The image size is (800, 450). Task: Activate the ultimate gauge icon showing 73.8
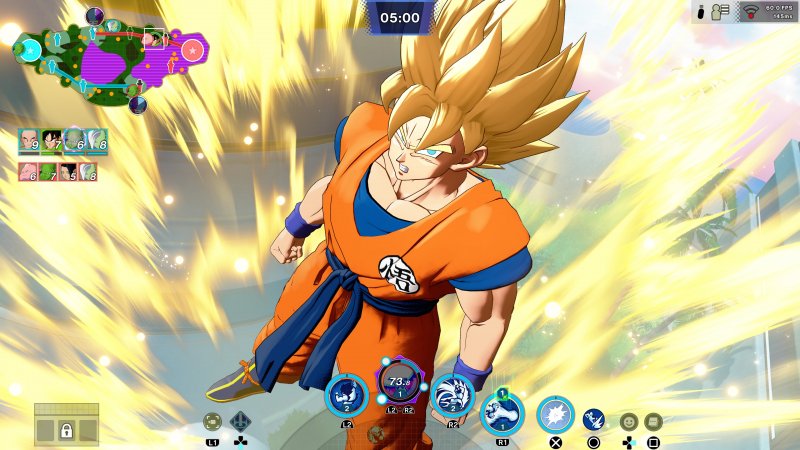[400, 383]
